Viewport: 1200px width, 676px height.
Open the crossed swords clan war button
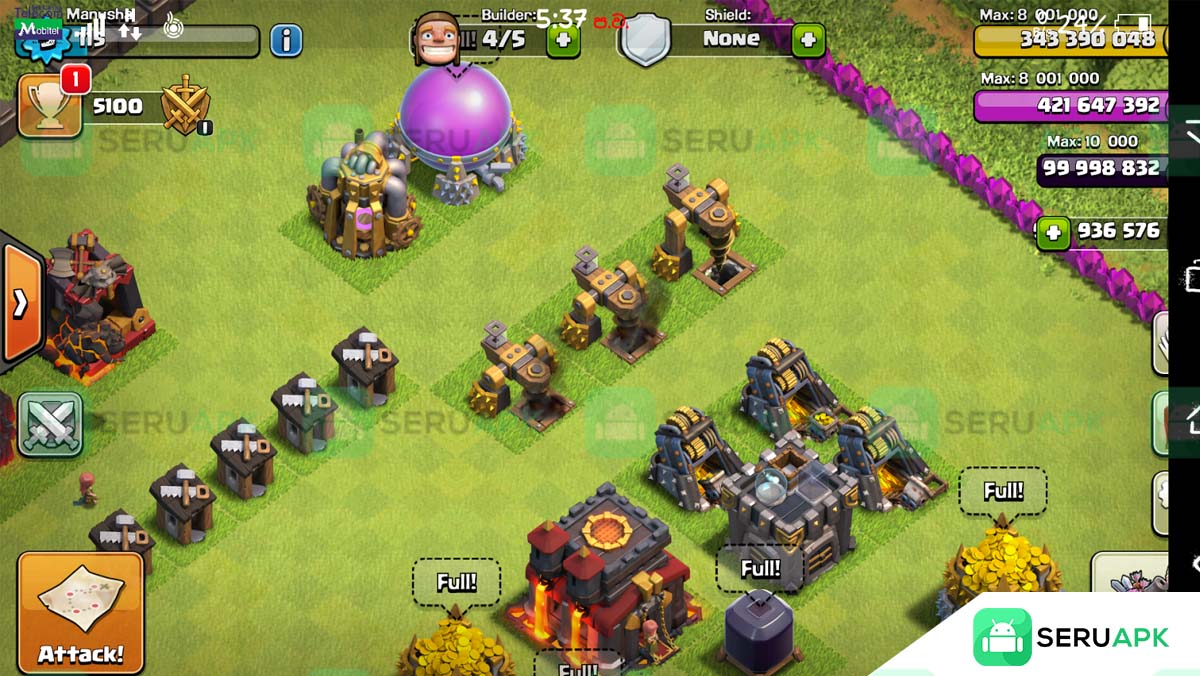point(49,424)
